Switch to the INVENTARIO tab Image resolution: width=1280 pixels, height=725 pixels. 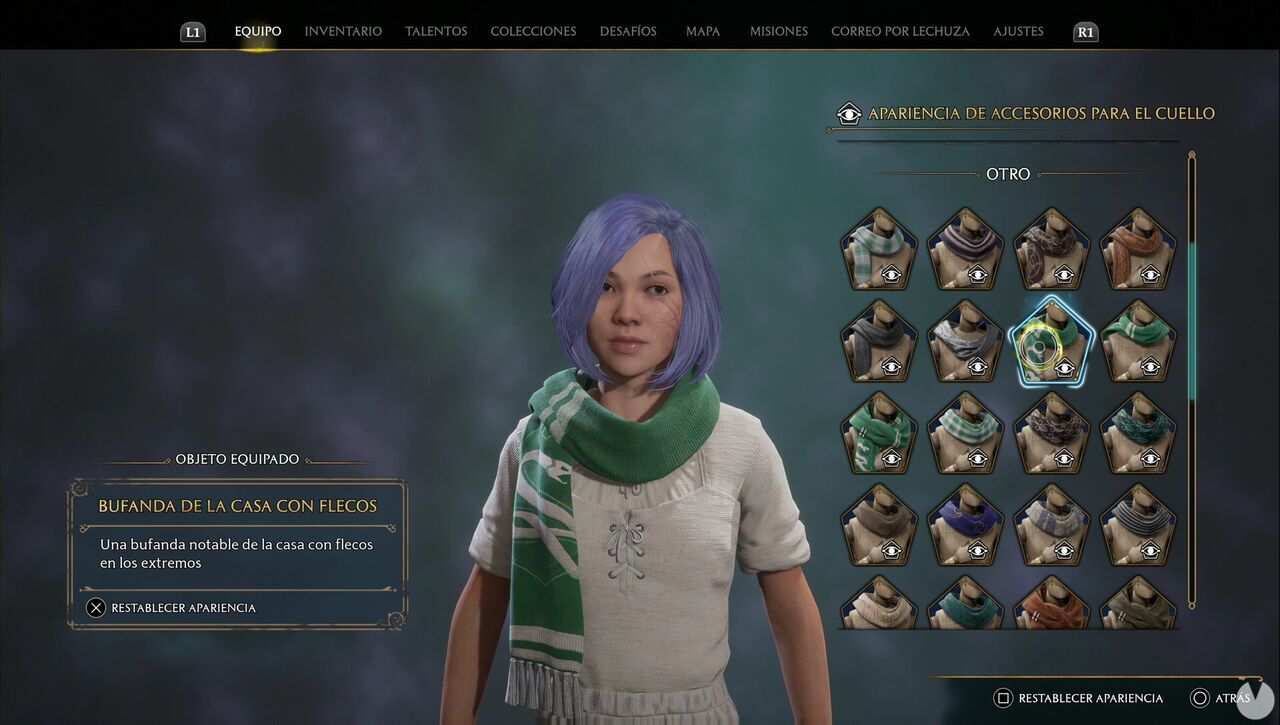pos(342,31)
